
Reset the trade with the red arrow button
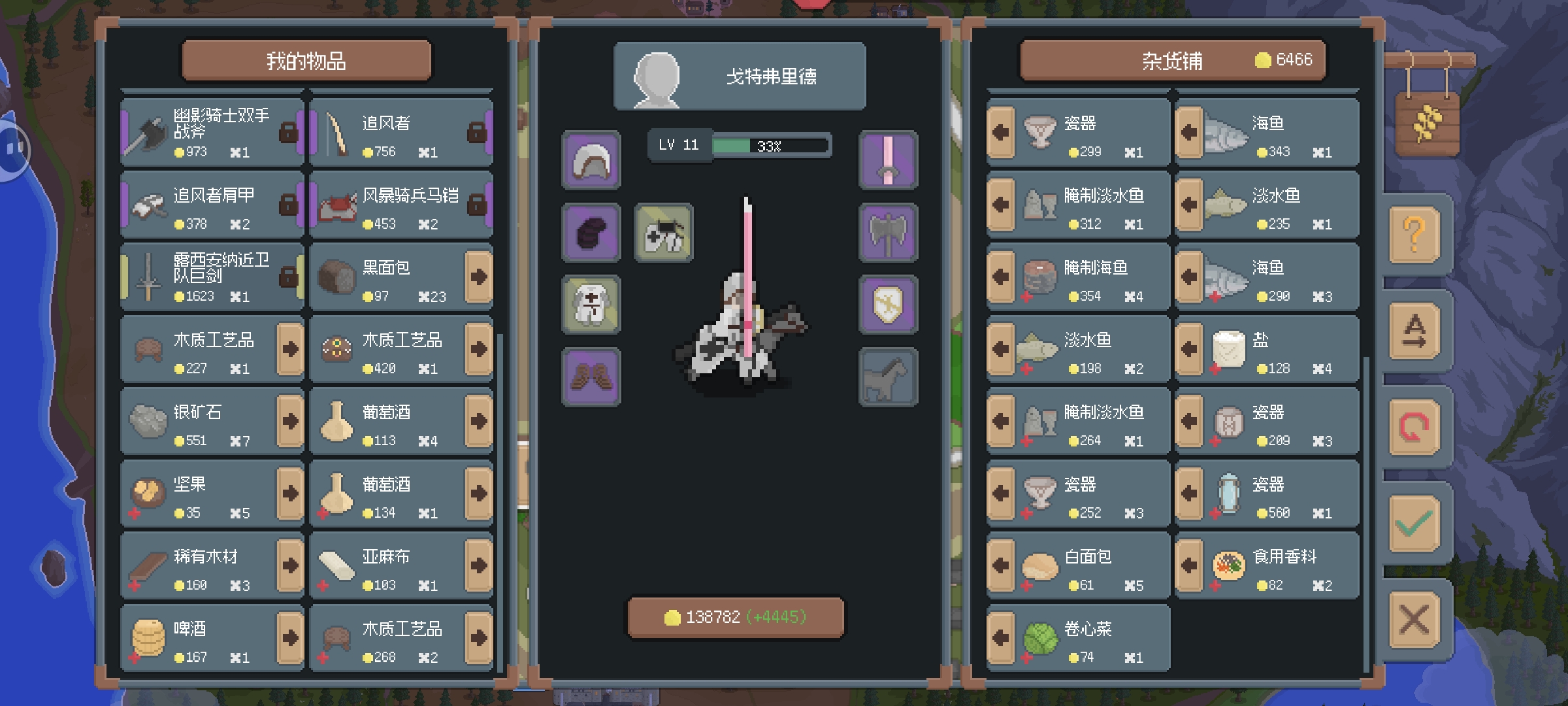1414,427
